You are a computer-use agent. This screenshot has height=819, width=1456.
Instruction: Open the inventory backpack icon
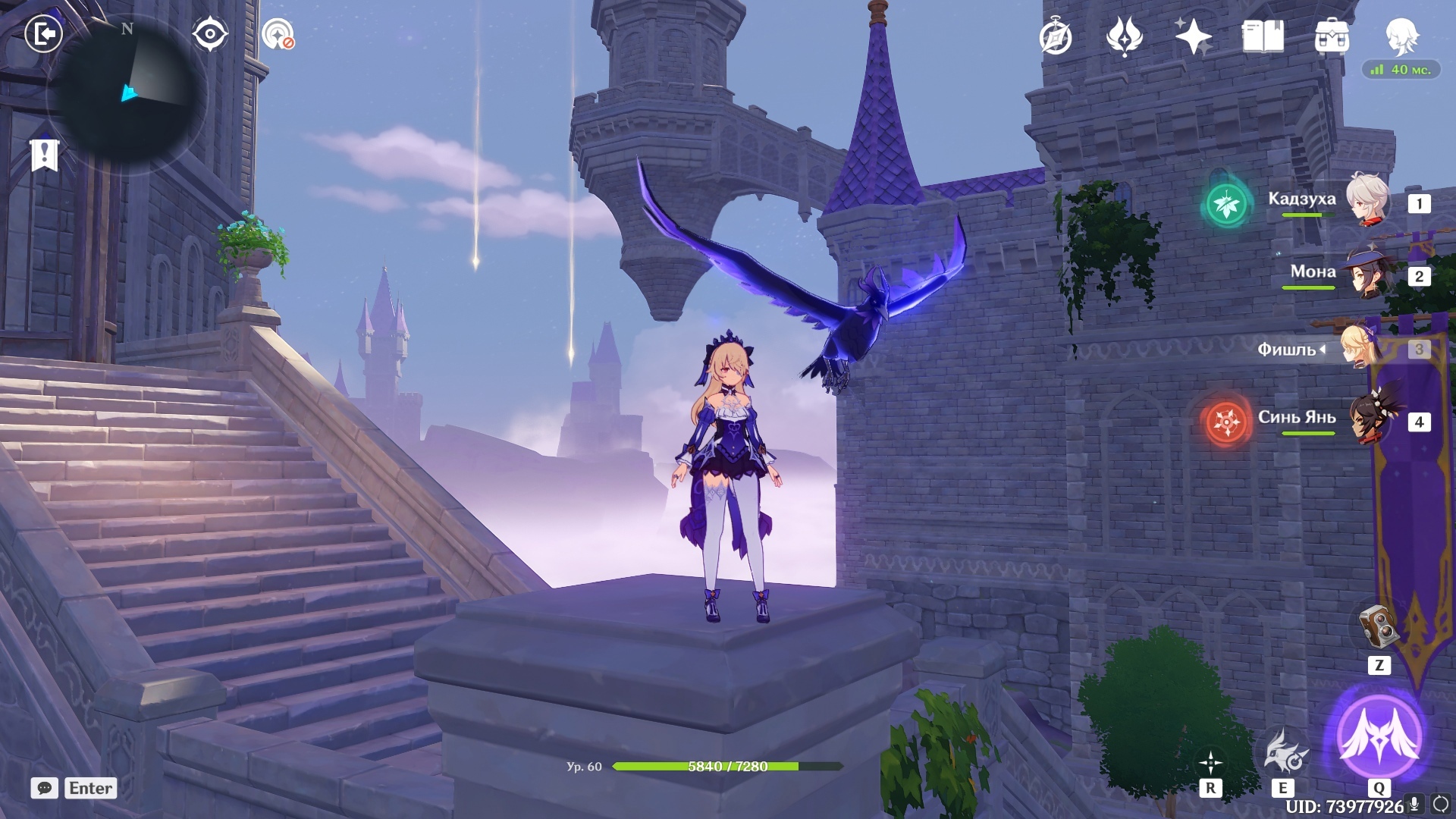pos(1332,36)
